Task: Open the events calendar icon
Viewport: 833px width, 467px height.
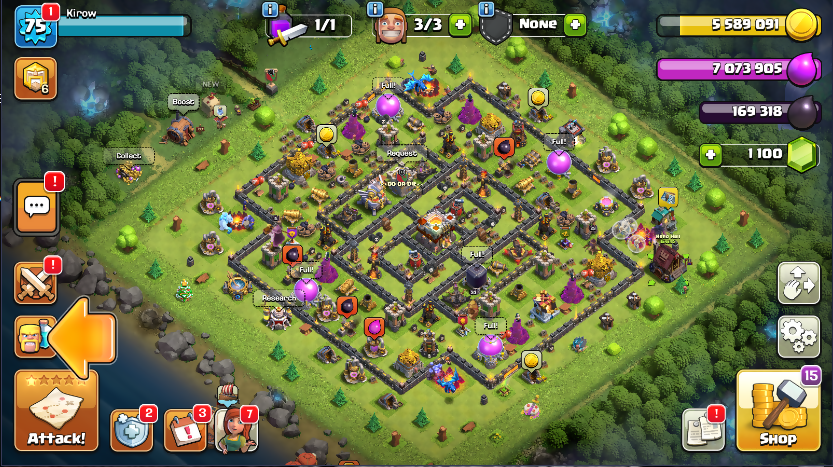Action: [184, 430]
